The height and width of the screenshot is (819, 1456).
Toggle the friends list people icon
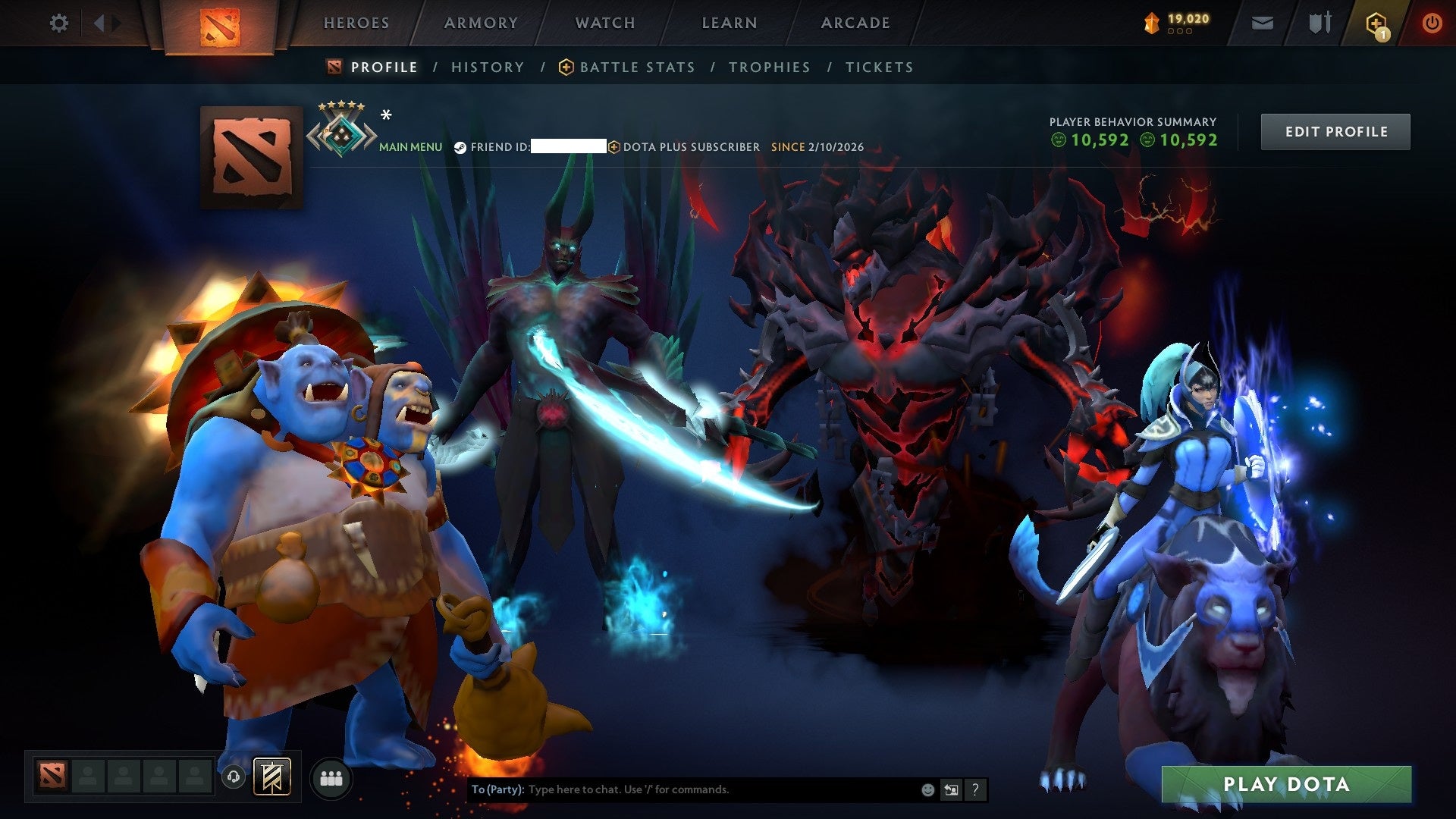pos(331,779)
